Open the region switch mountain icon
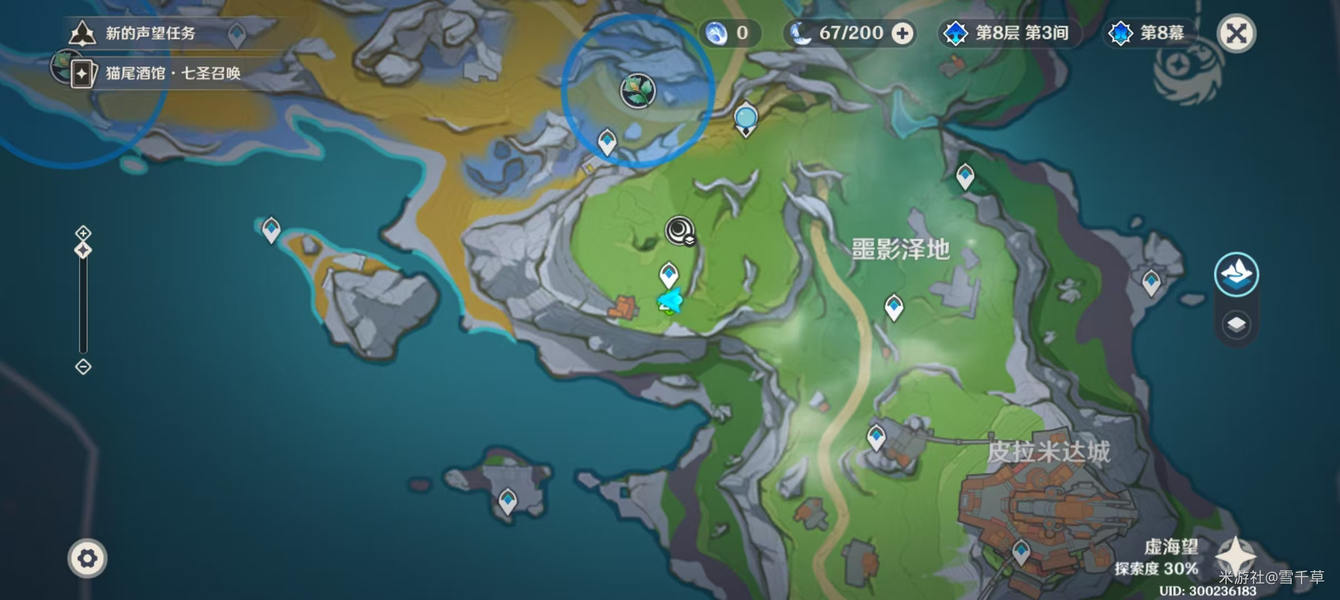 click(x=1236, y=274)
